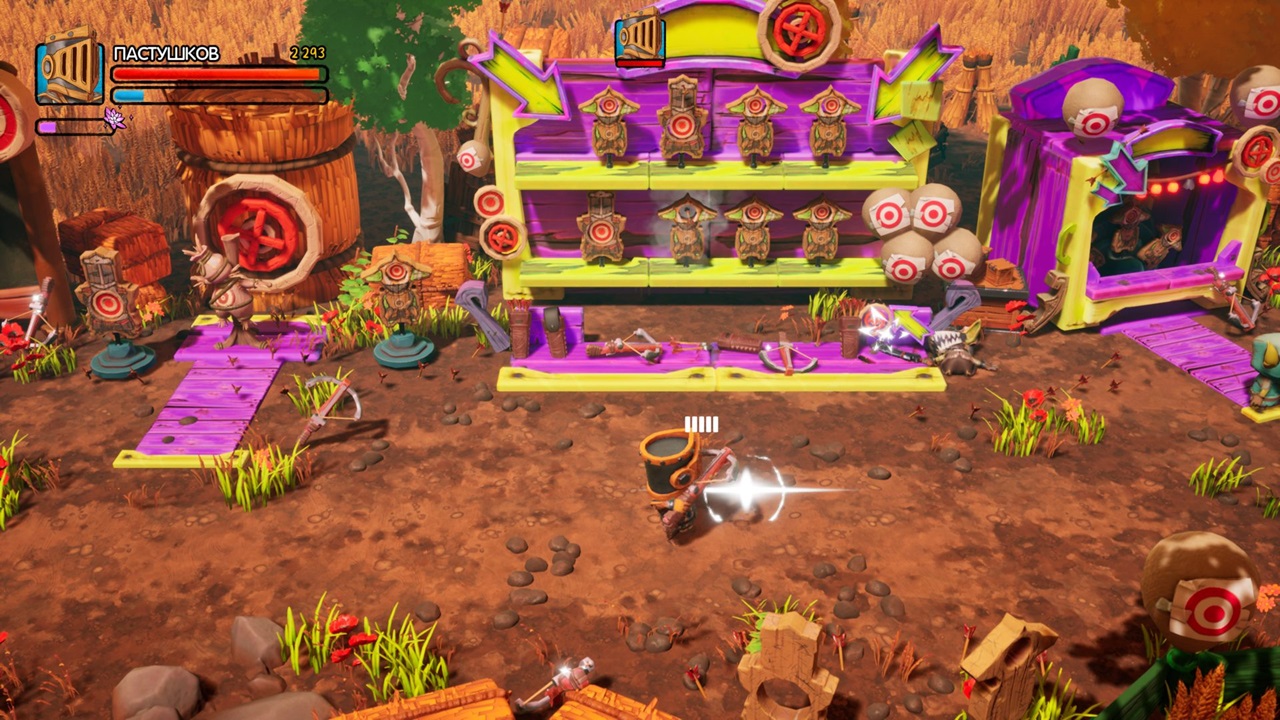Click the pink lotus flower icon
The width and height of the screenshot is (1280, 720).
point(115,119)
